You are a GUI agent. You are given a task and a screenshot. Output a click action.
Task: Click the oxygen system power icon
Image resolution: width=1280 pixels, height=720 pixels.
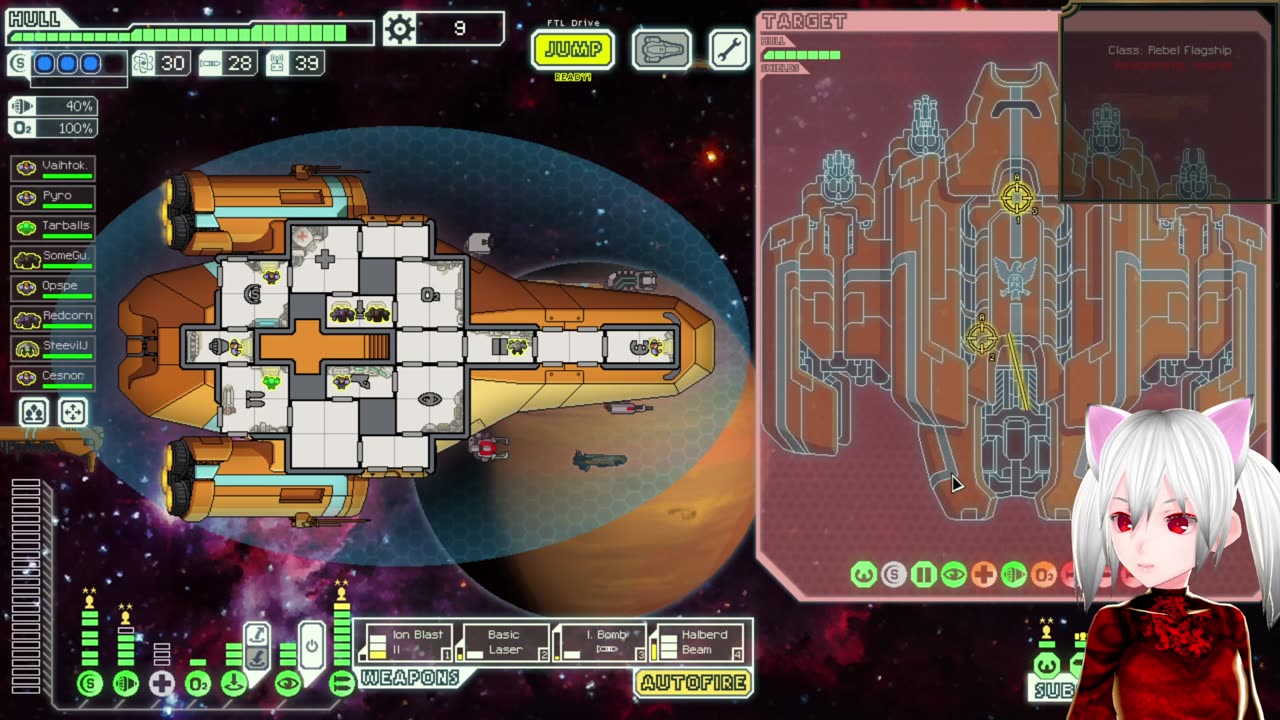tap(198, 684)
